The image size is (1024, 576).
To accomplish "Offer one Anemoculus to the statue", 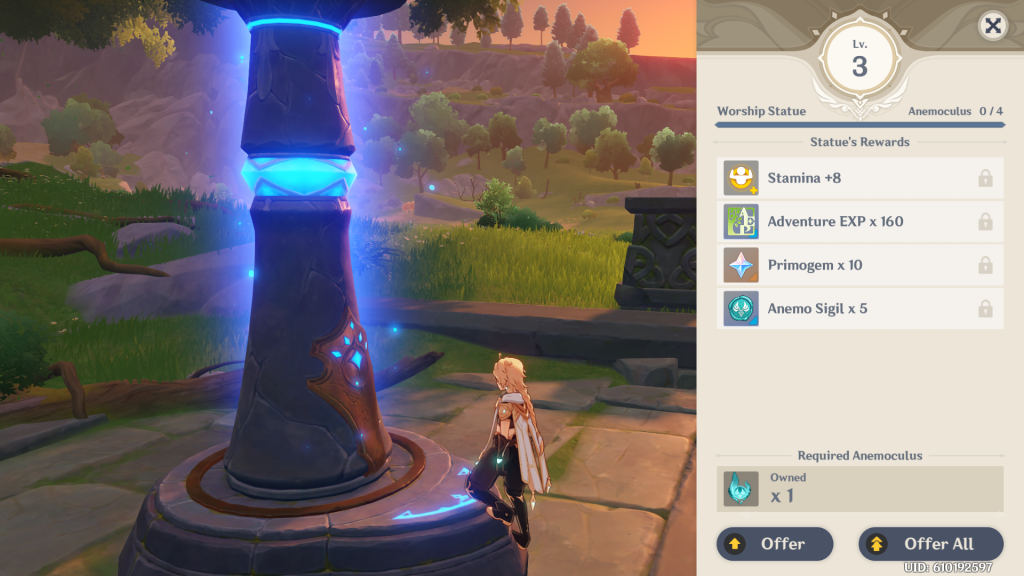I will tap(774, 544).
